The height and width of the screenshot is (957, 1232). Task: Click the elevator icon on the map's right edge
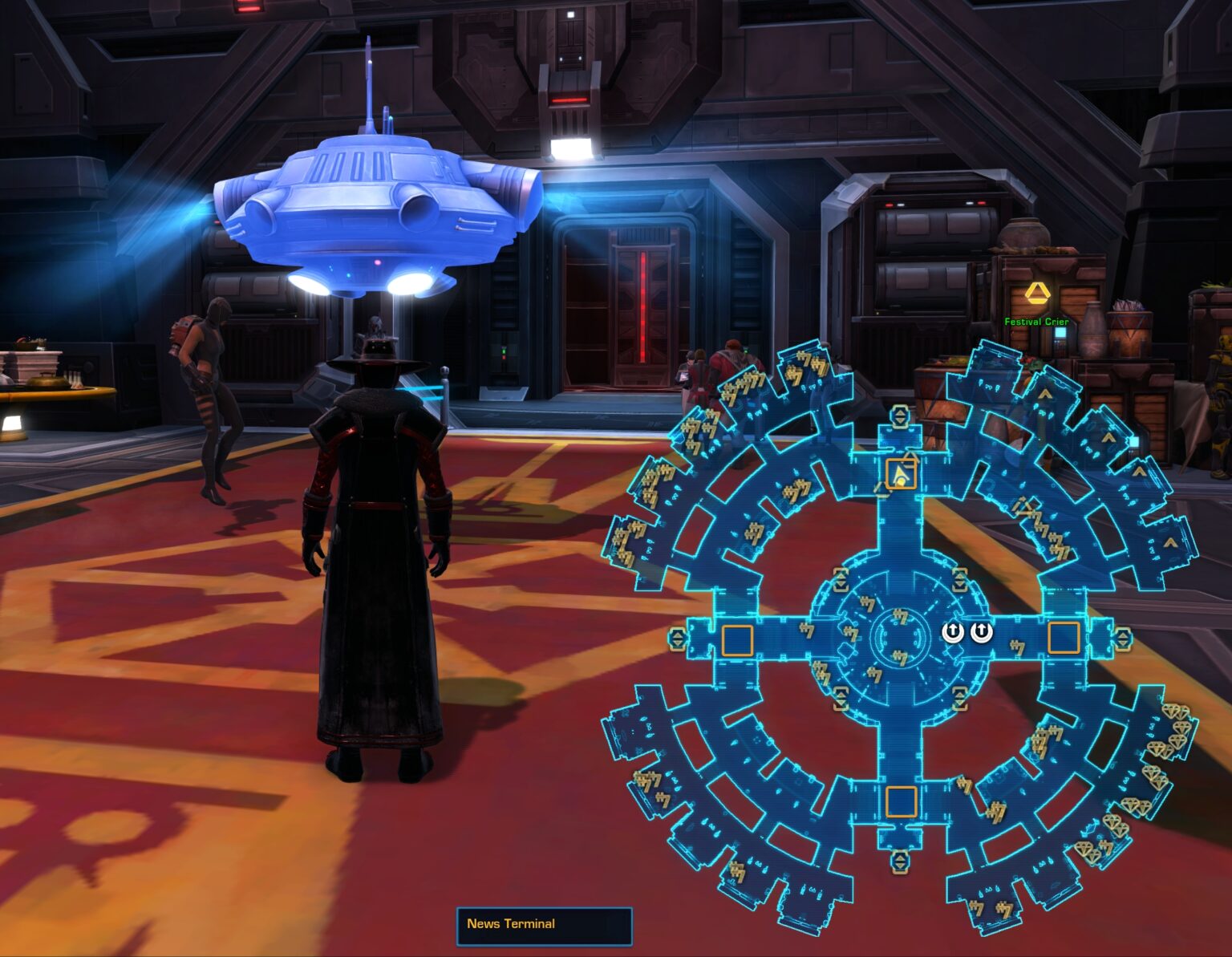pos(1124,637)
